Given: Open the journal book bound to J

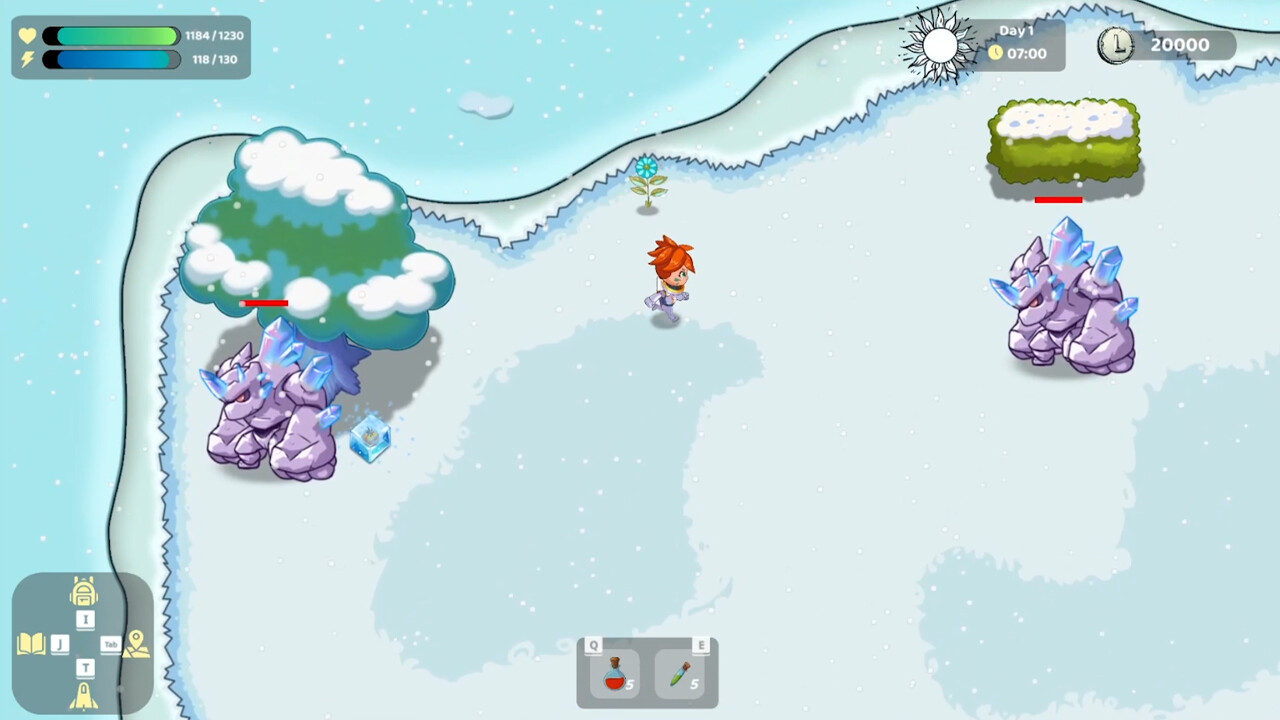Looking at the screenshot, I should click(x=31, y=643).
